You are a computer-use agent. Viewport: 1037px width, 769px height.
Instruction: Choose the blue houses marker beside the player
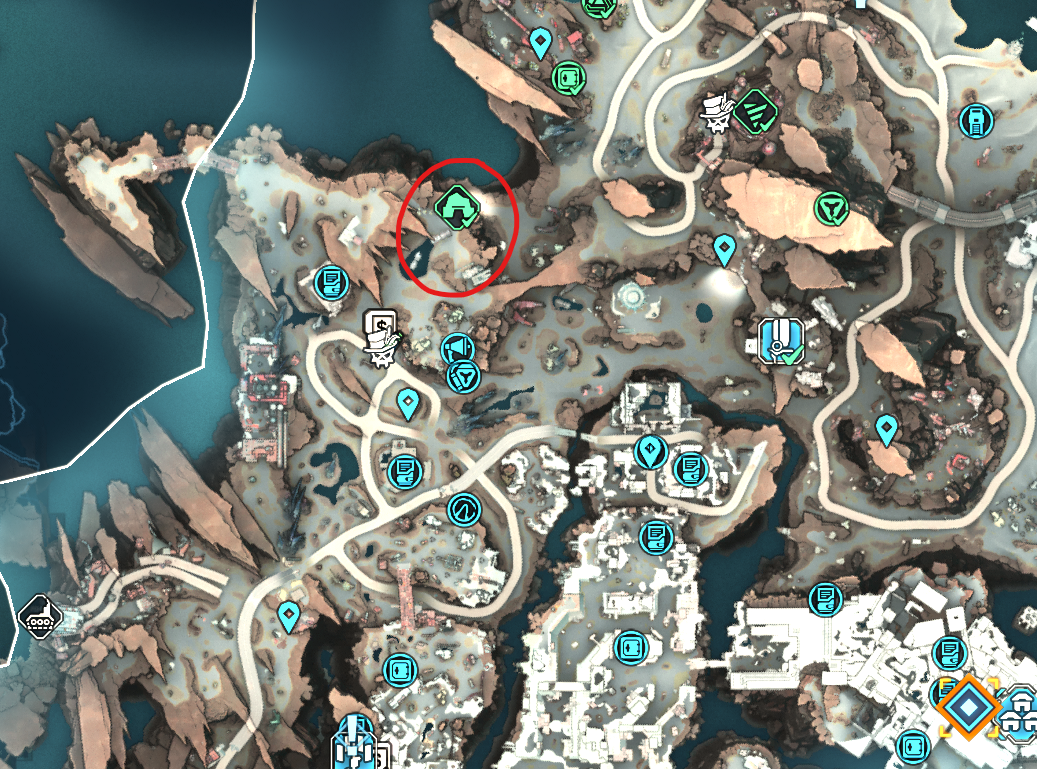pyautogui.click(x=1022, y=709)
